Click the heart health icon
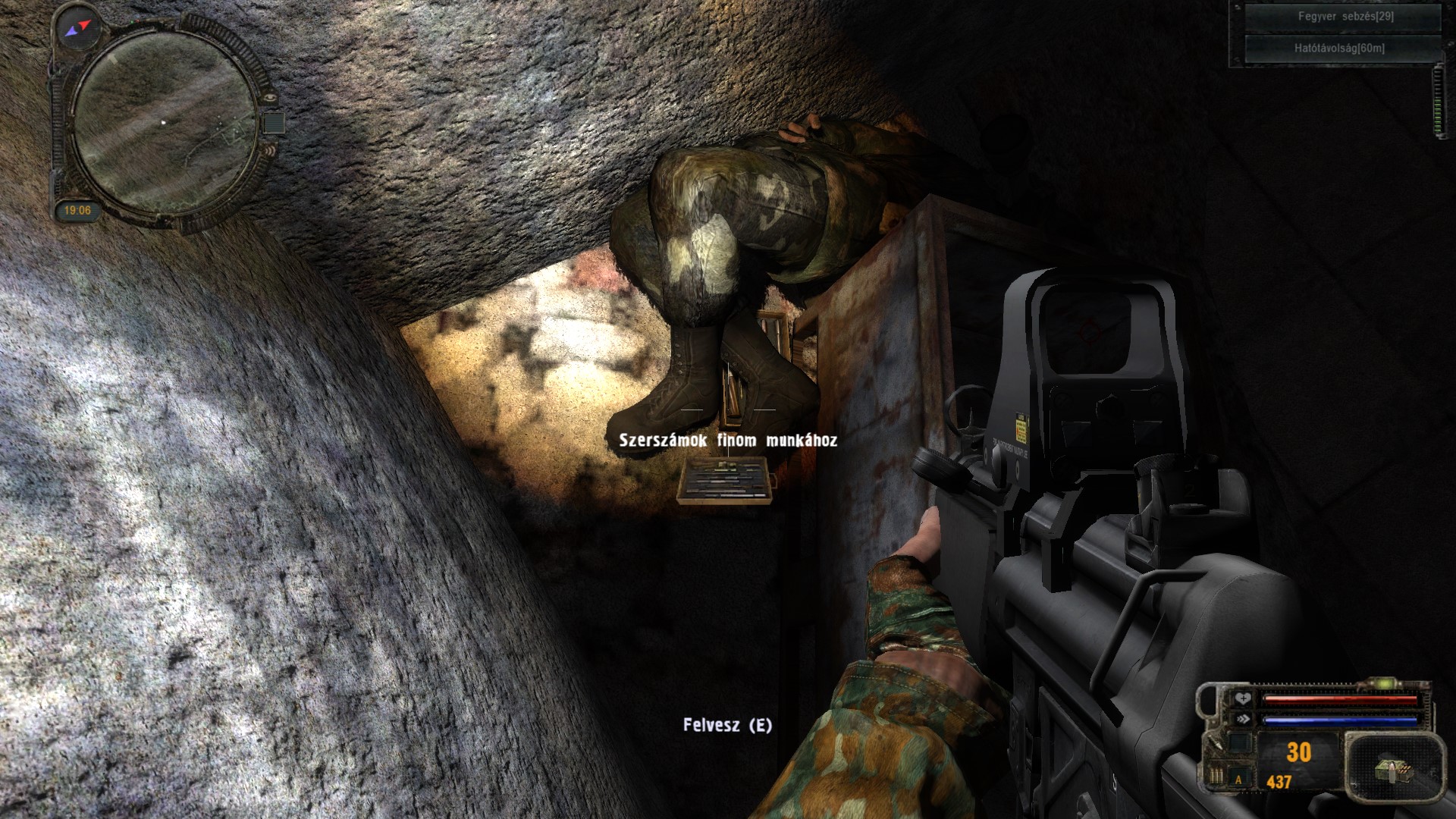The height and width of the screenshot is (819, 1456). tap(1242, 698)
